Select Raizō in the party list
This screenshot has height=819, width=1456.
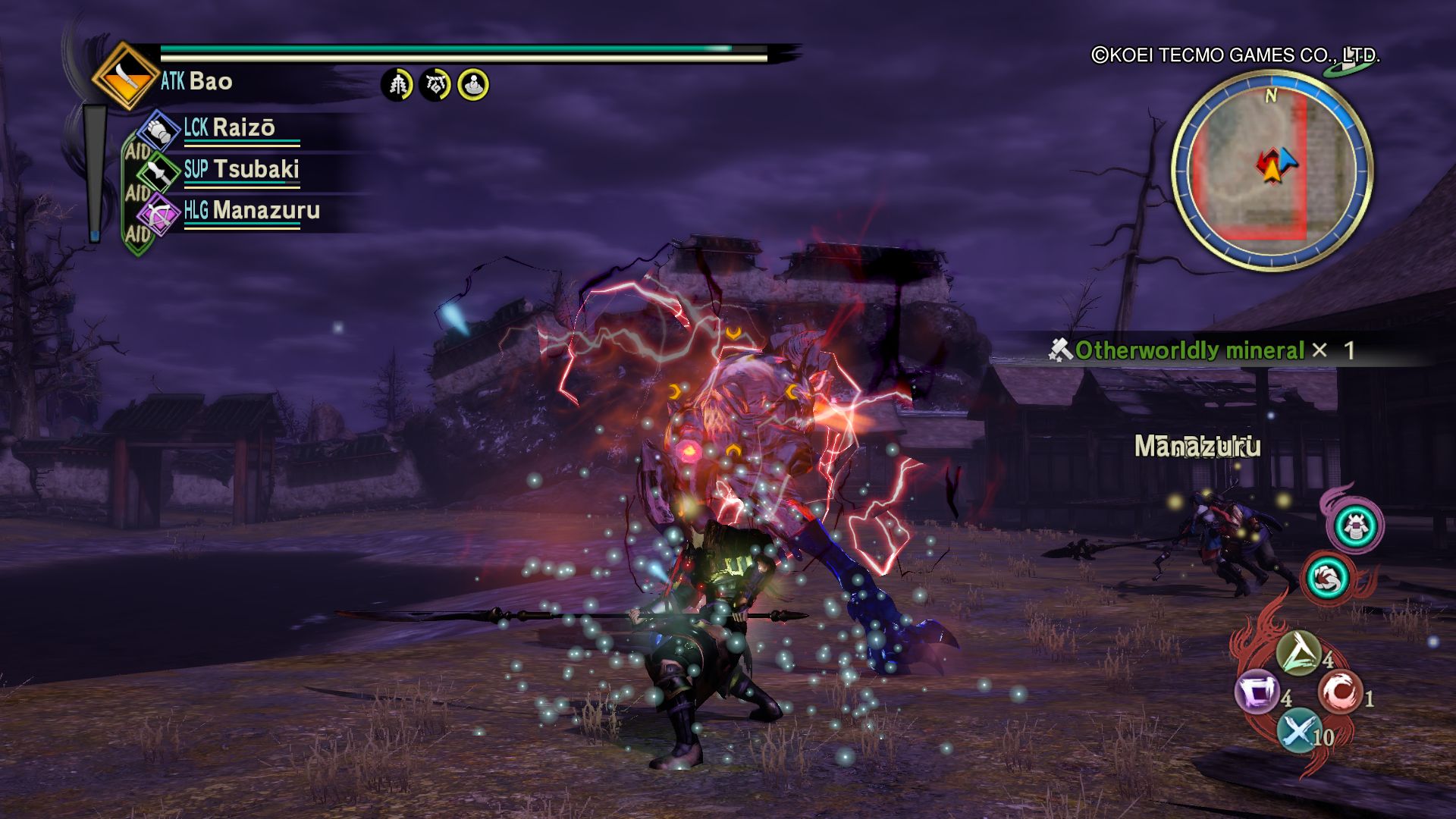coord(228,128)
